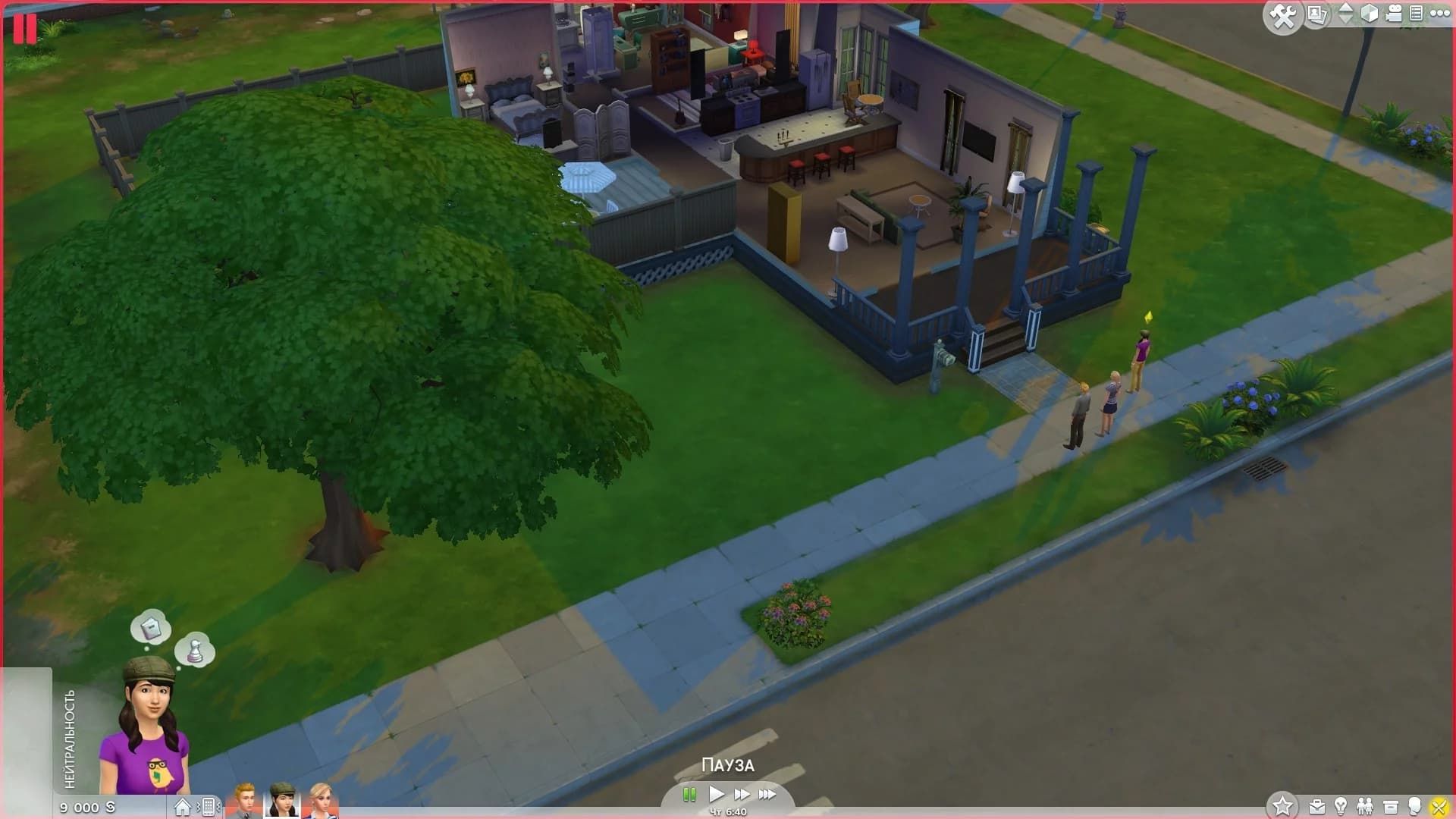Open the Career panel briefcase icon
Screen dimensions: 1456x819
[x=1317, y=805]
